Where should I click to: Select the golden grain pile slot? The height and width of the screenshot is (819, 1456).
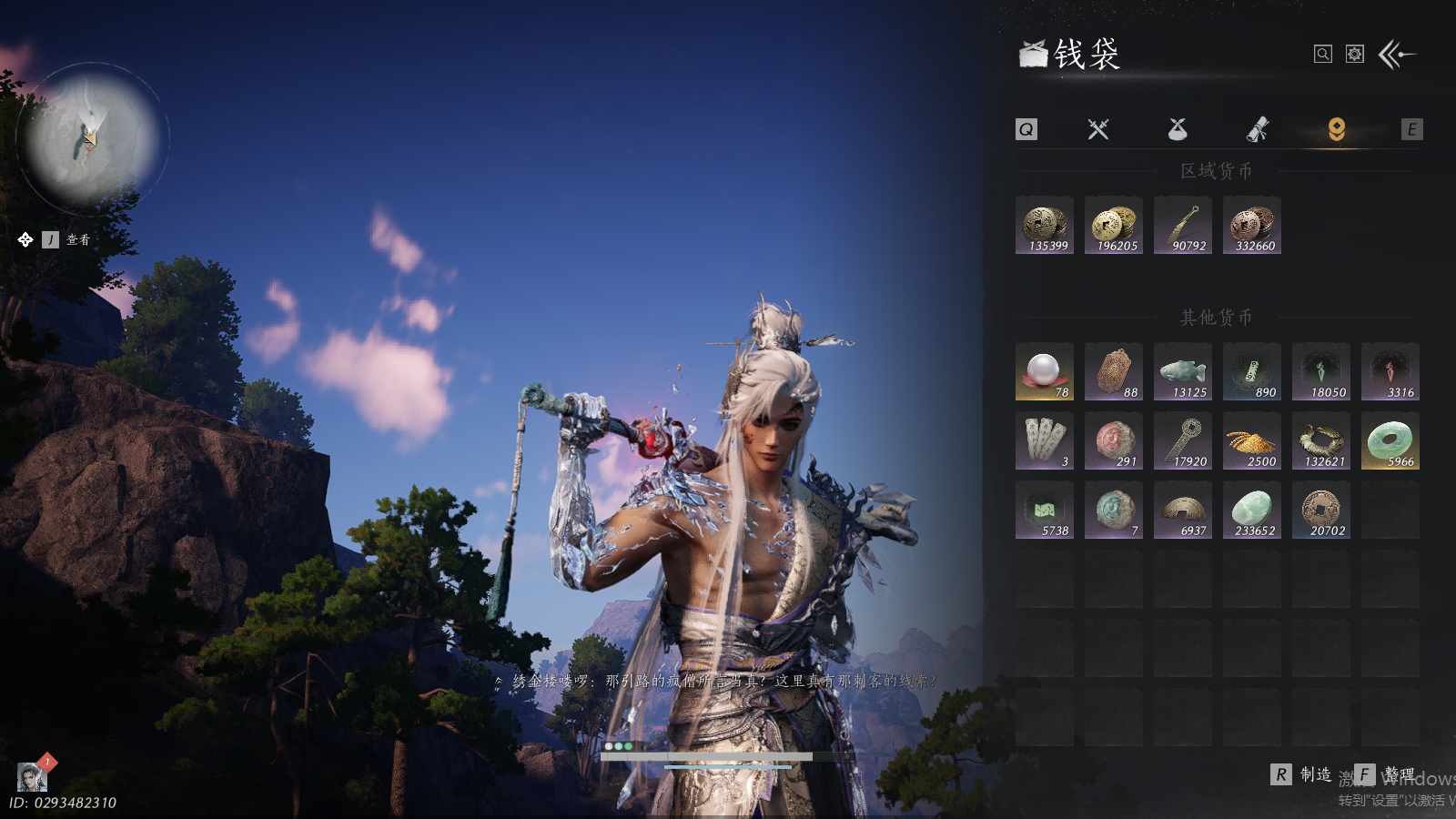point(1252,441)
